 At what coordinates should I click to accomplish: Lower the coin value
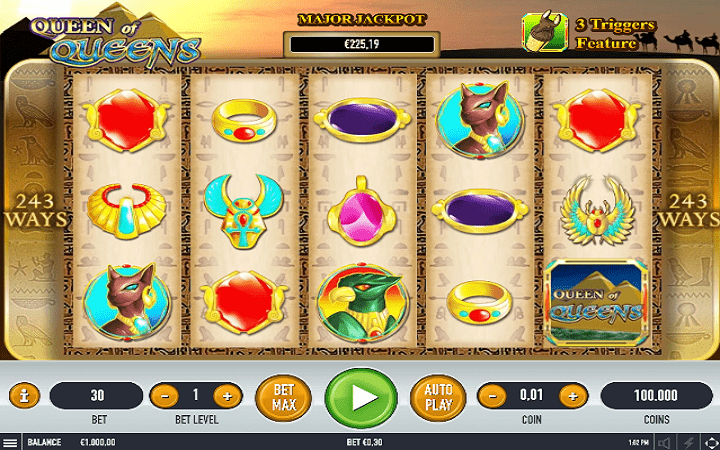(490, 396)
